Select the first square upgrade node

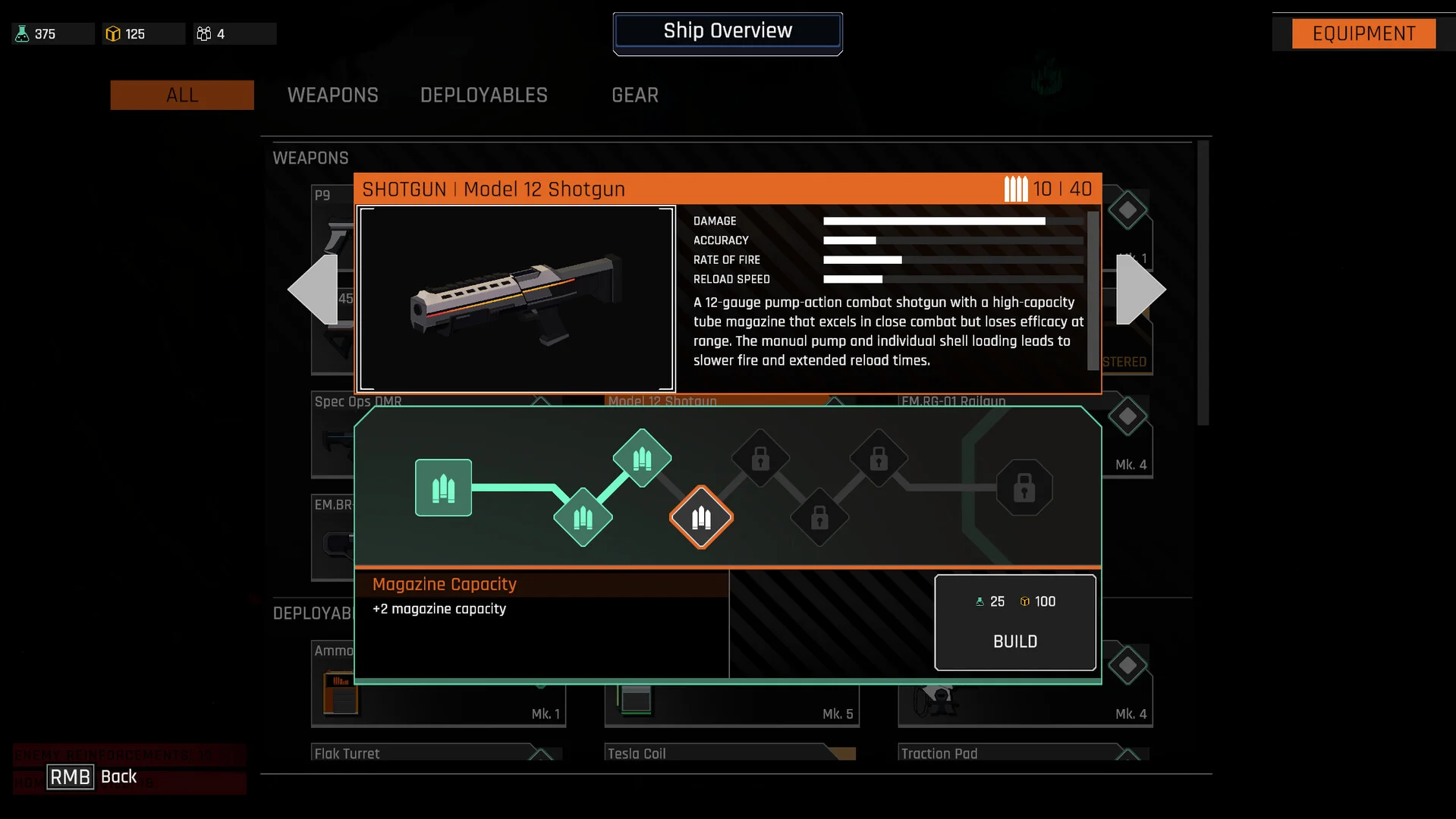[443, 488]
